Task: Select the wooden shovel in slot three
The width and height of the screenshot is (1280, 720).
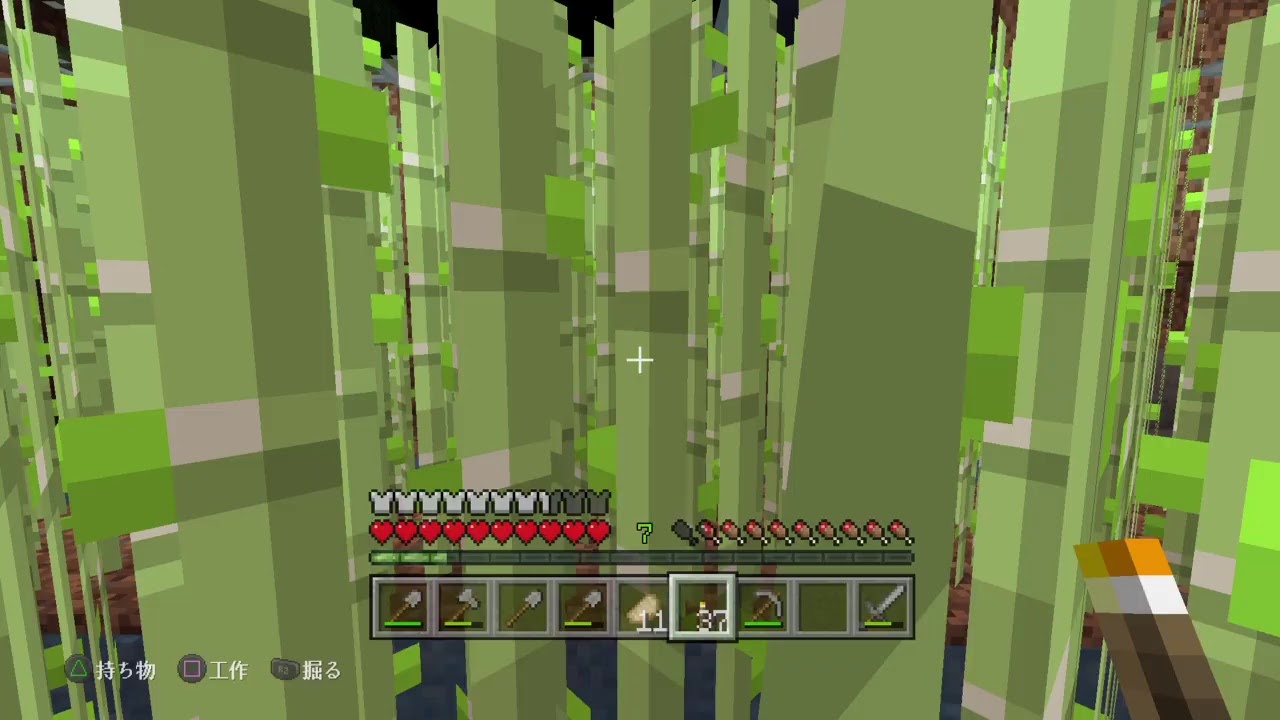Action: 522,605
